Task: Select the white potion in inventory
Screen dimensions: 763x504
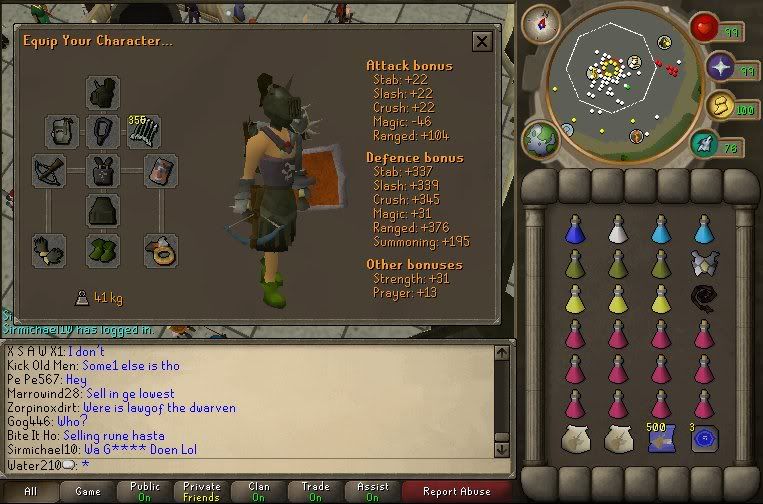Action: click(617, 229)
